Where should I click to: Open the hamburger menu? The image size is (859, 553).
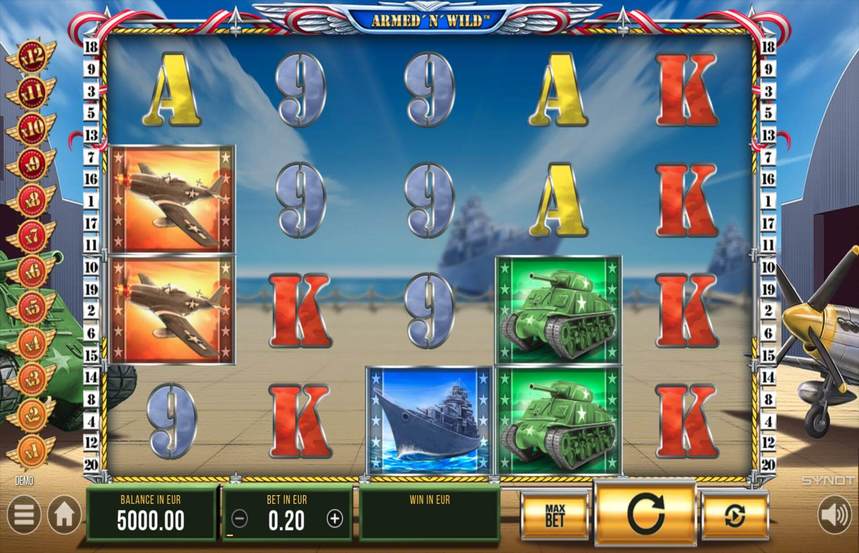point(24,516)
